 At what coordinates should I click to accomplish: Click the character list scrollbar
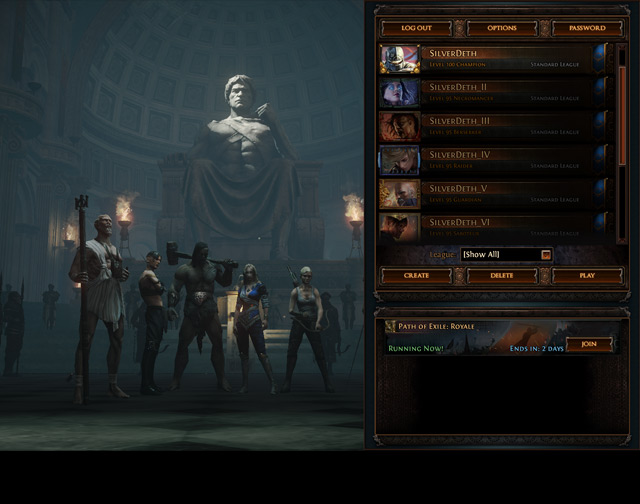point(622,140)
